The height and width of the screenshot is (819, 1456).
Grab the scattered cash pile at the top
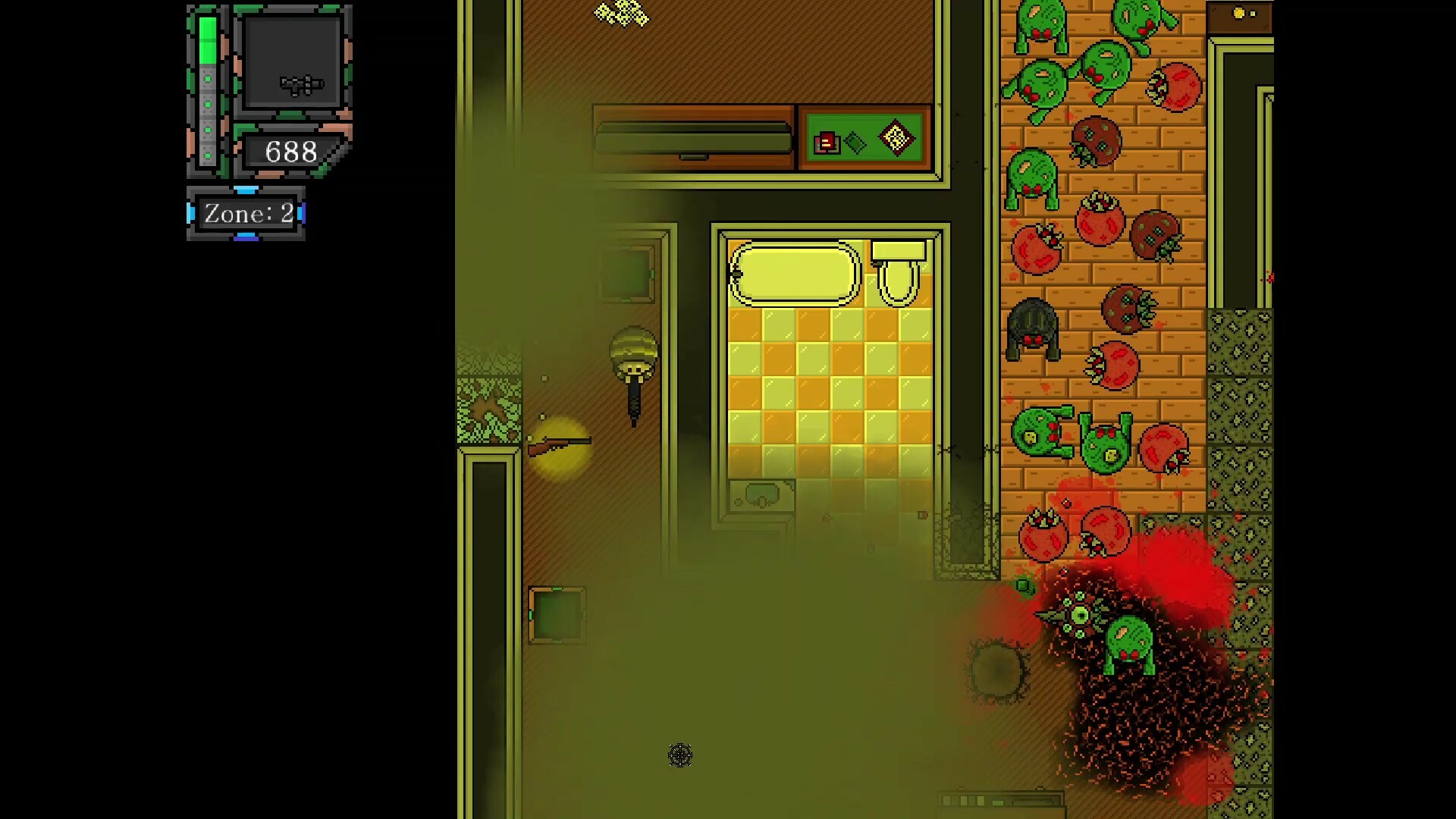pos(620,14)
